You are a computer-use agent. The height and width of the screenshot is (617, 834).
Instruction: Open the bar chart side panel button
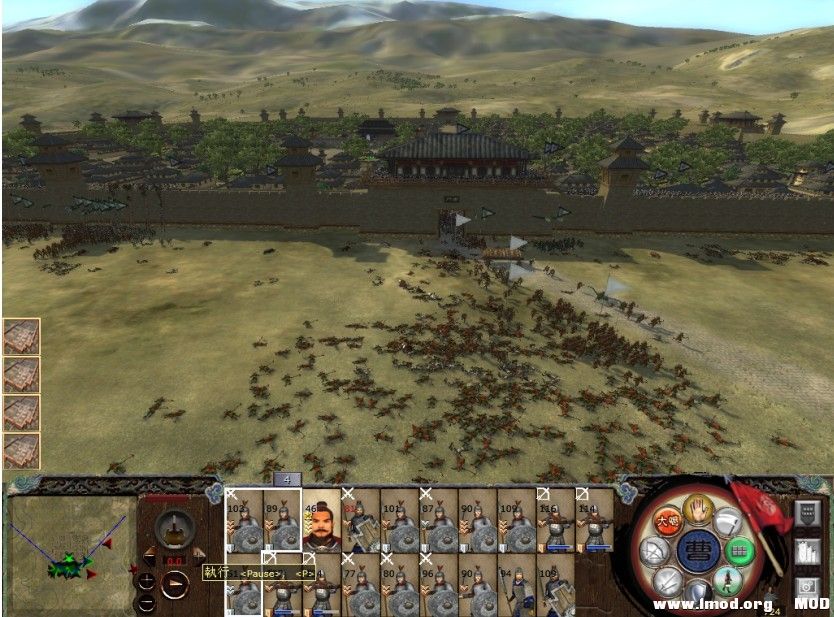[807, 551]
